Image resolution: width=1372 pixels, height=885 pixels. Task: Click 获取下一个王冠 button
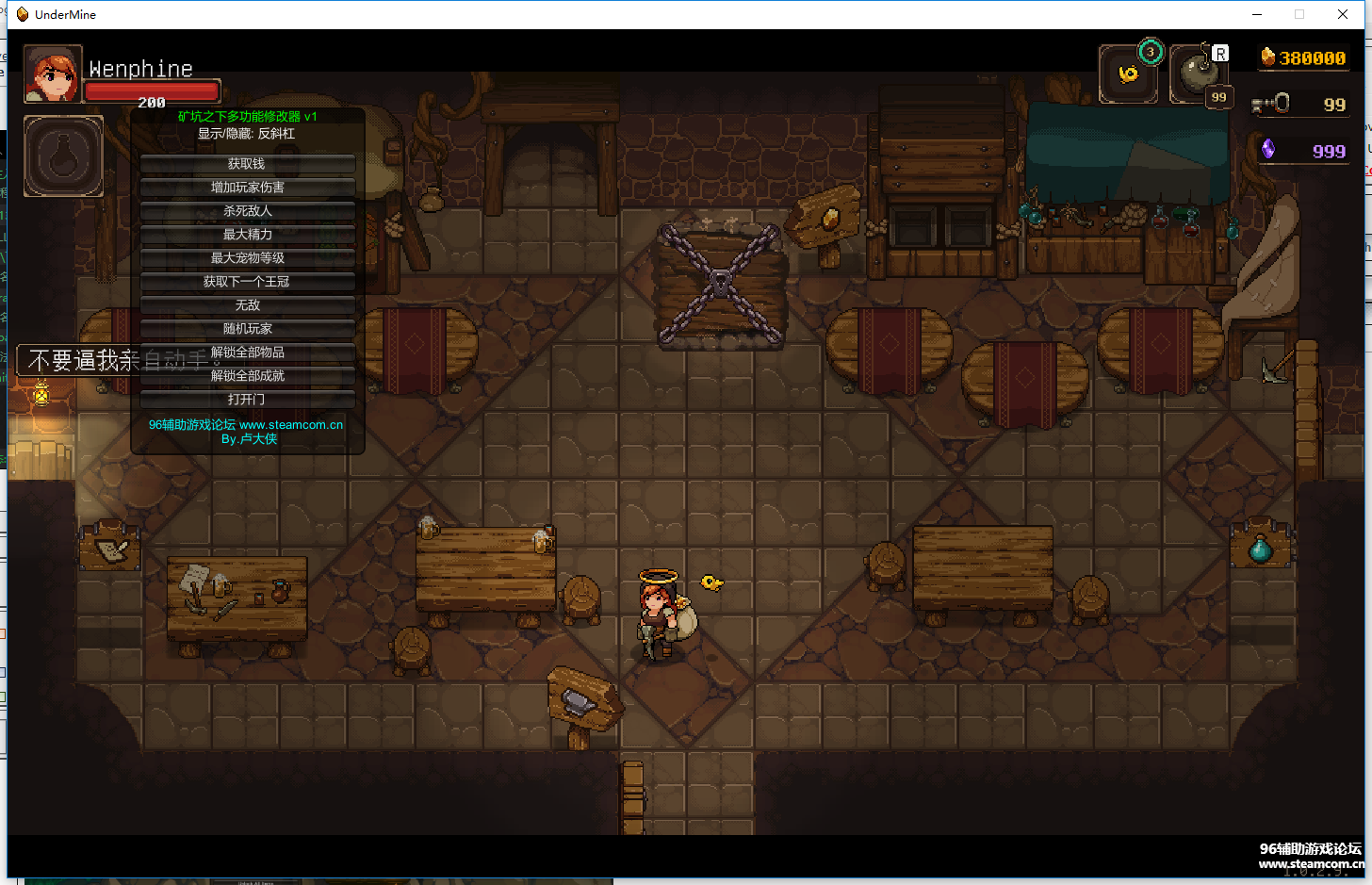(x=247, y=282)
